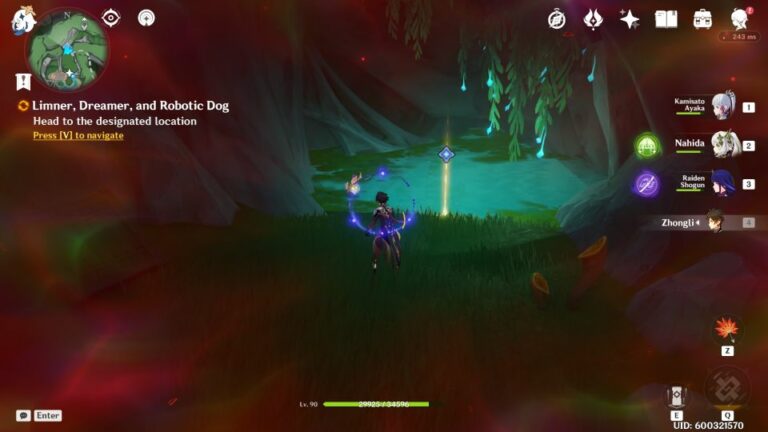
Task: Switch to Raiden Shogun in party
Action: 723,183
